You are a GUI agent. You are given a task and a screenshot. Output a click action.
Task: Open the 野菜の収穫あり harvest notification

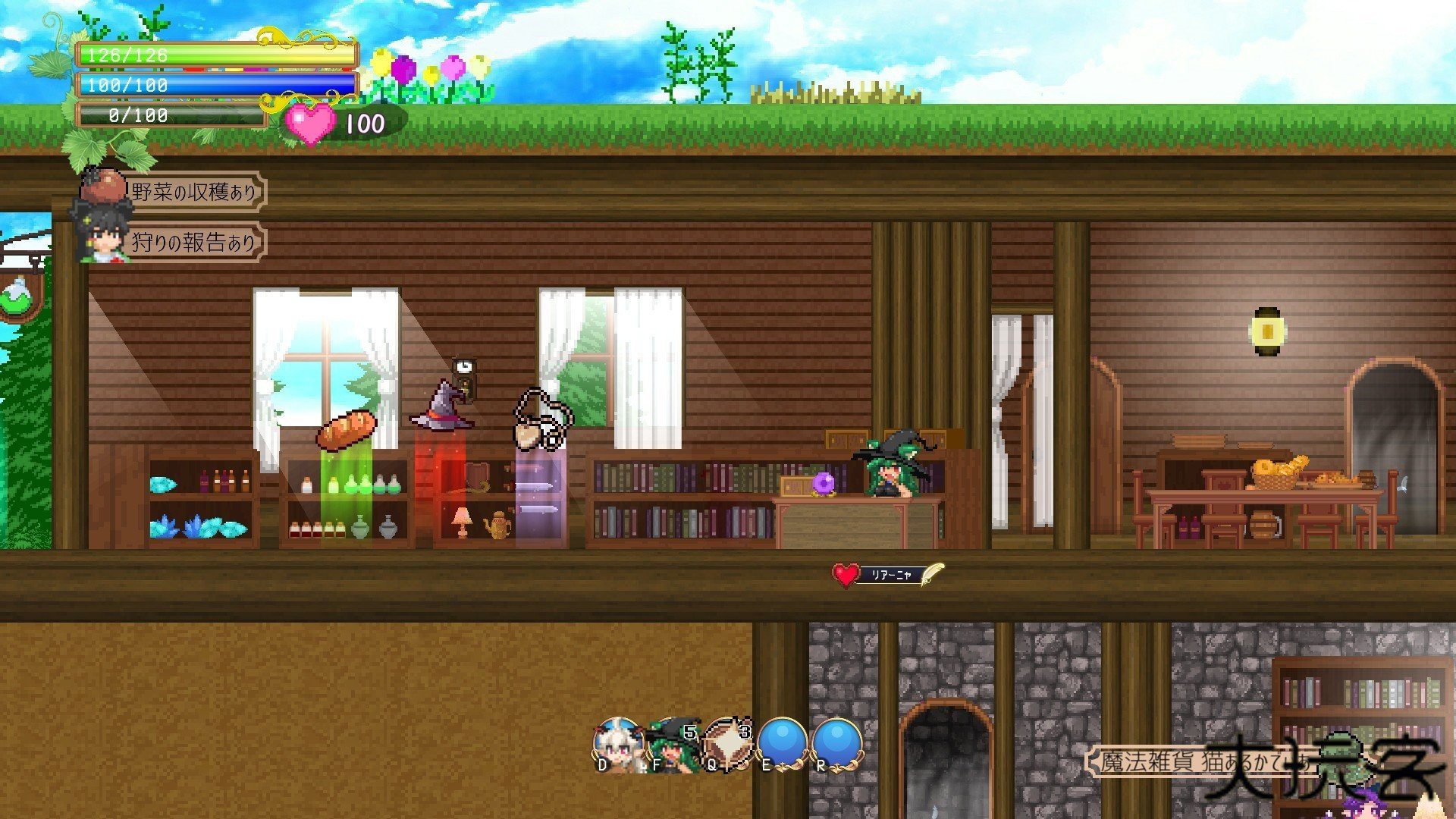click(193, 193)
